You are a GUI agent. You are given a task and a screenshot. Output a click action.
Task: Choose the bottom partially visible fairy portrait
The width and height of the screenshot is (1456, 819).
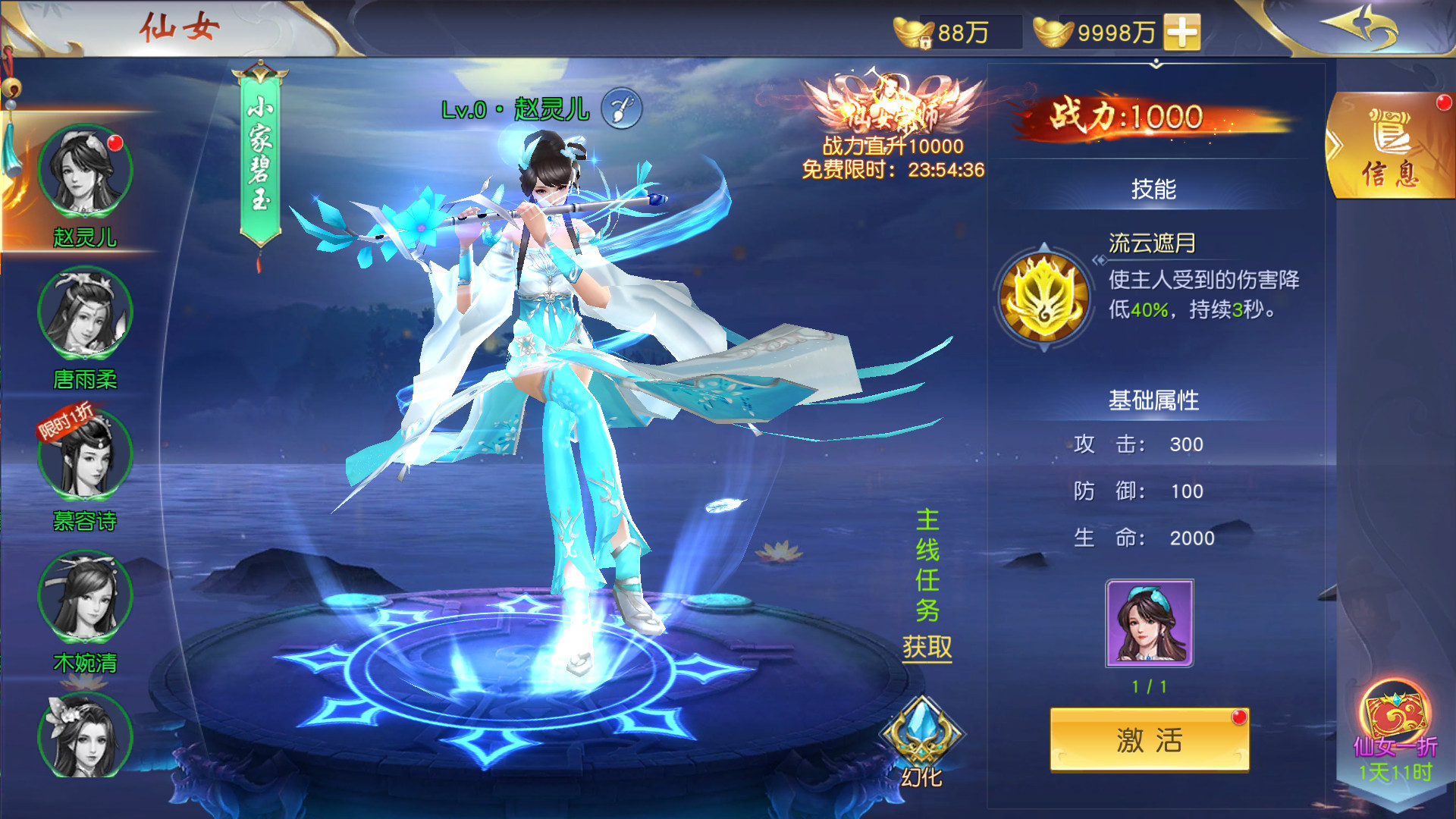click(85, 736)
